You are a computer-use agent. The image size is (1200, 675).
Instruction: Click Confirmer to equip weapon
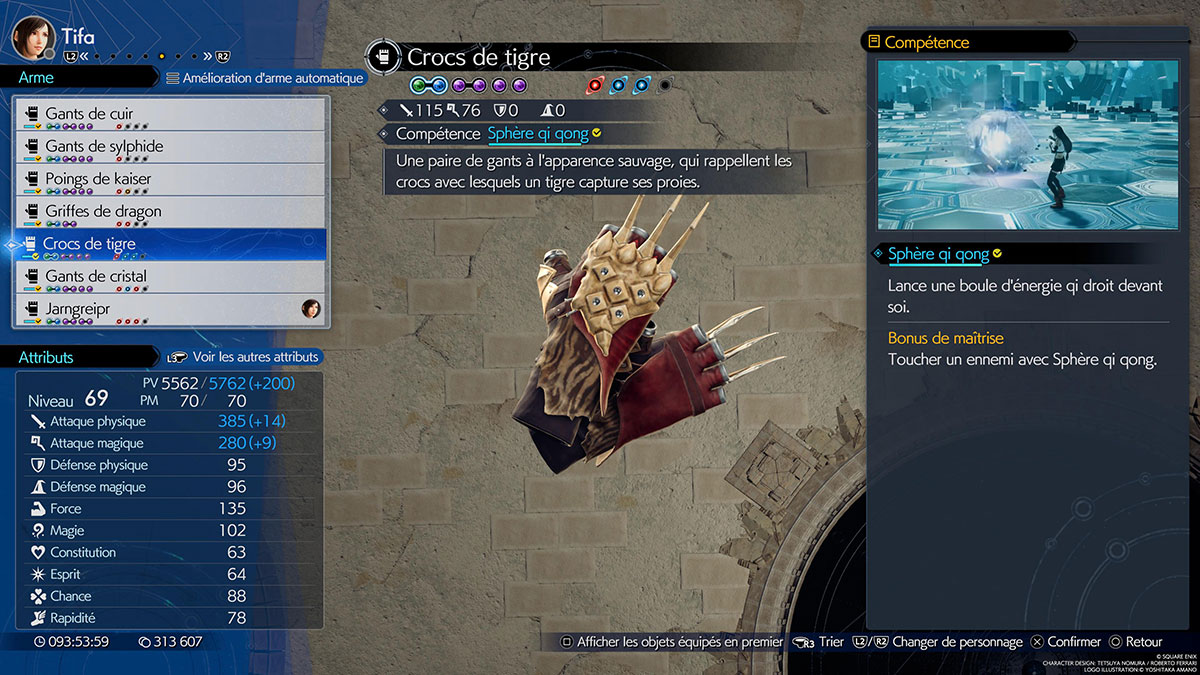[1066, 642]
